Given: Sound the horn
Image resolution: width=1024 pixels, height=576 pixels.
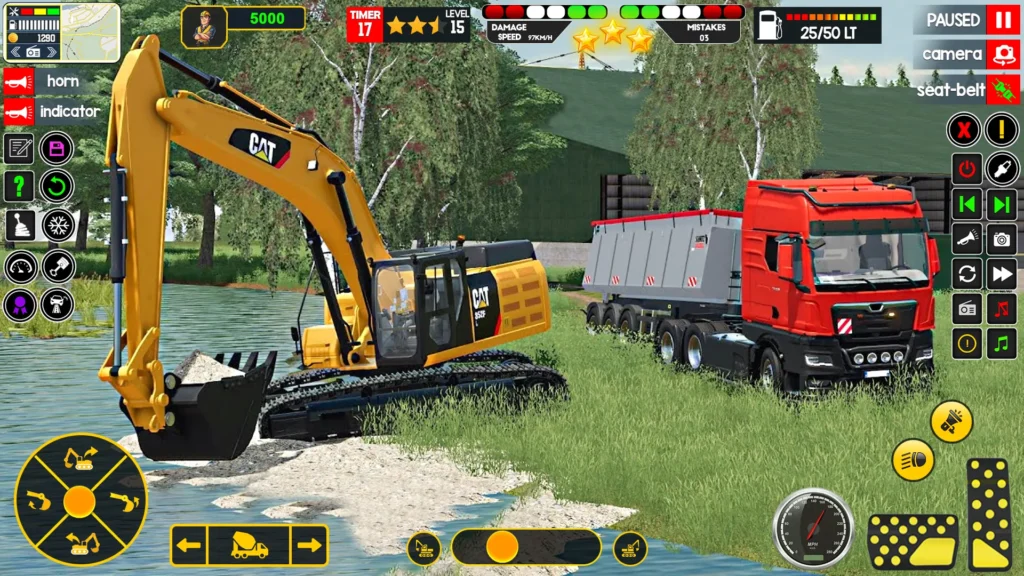Looking at the screenshot, I should point(17,81).
